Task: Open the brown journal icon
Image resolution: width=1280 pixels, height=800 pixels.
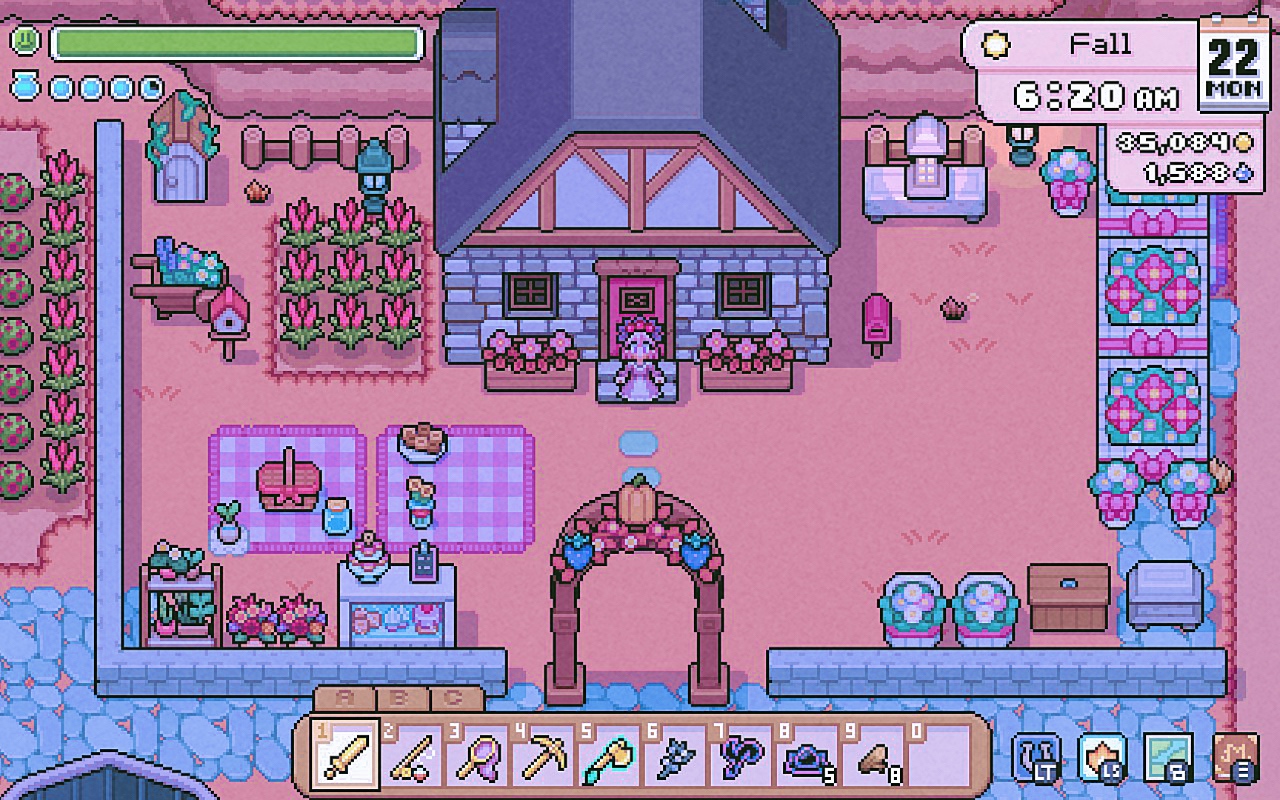Action: tap(1234, 757)
